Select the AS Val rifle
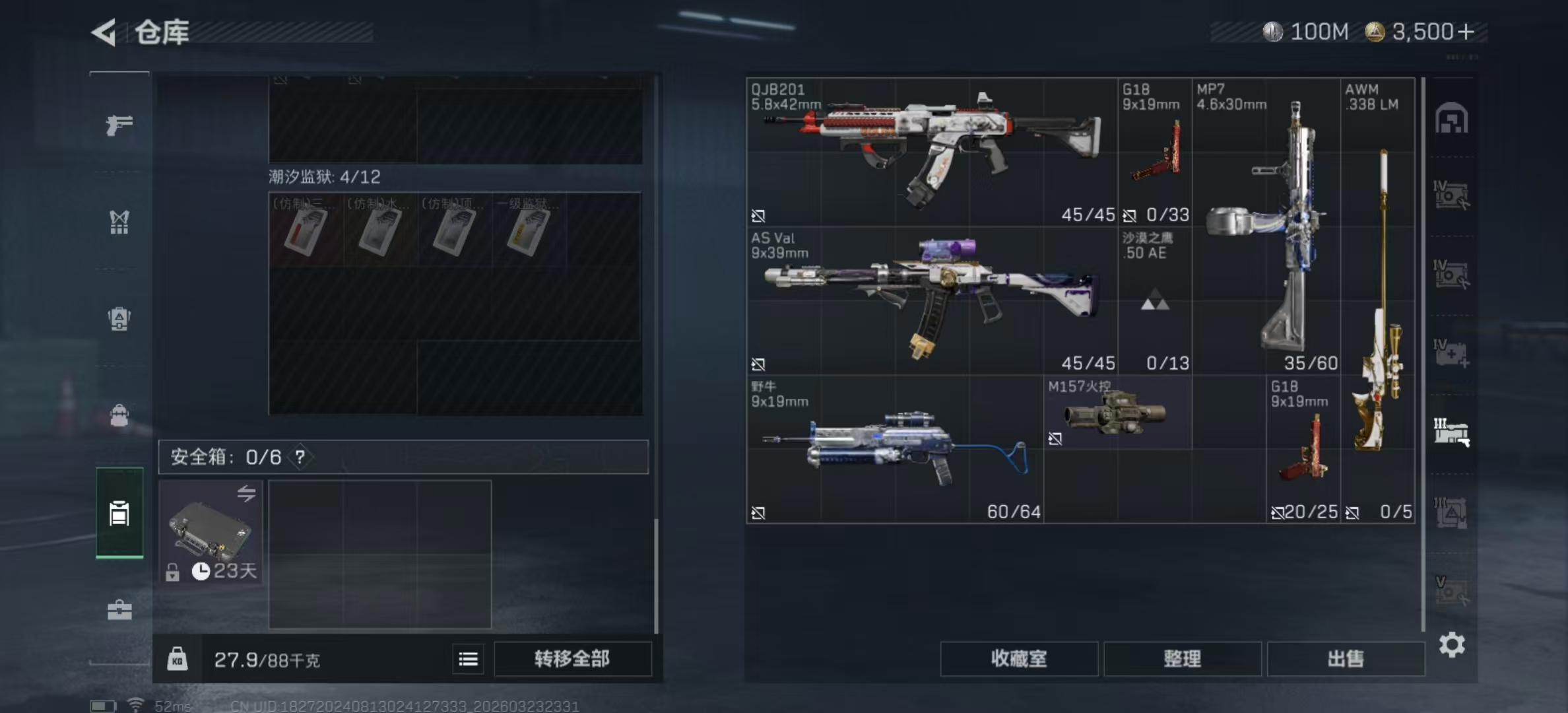This screenshot has width=1568, height=713. point(931,300)
